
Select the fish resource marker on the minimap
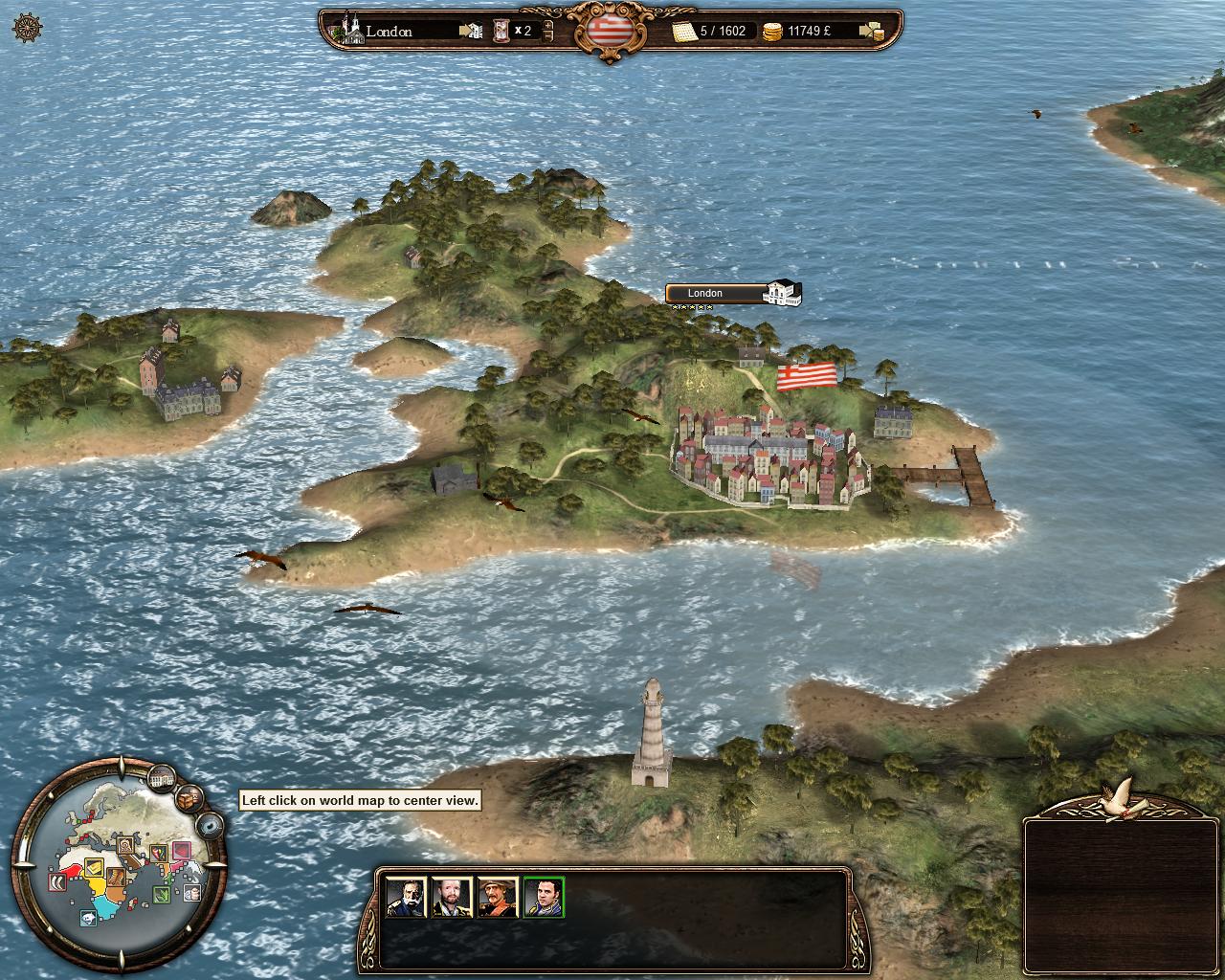[x=88, y=920]
